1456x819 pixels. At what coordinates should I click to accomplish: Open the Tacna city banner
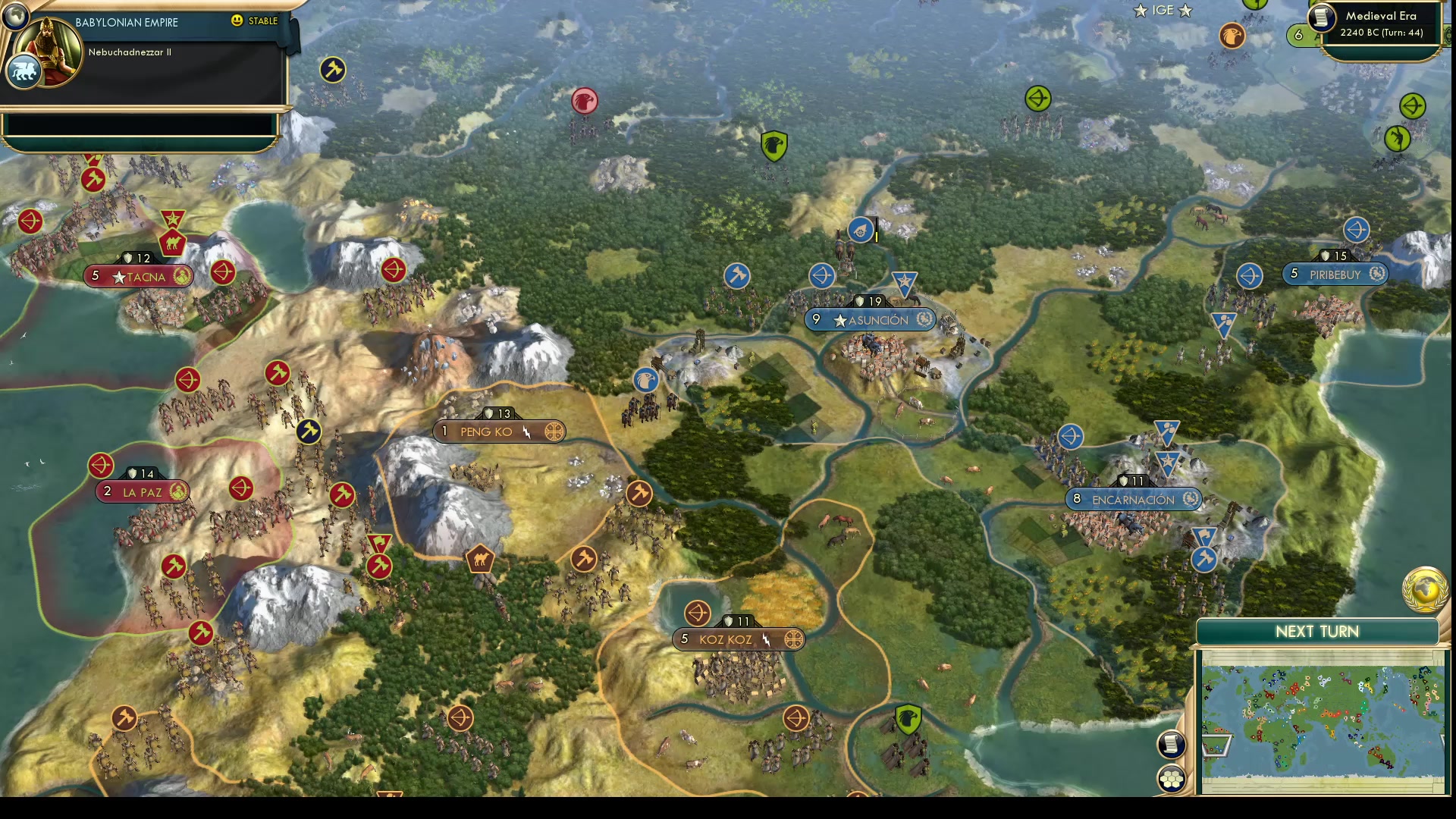point(138,276)
